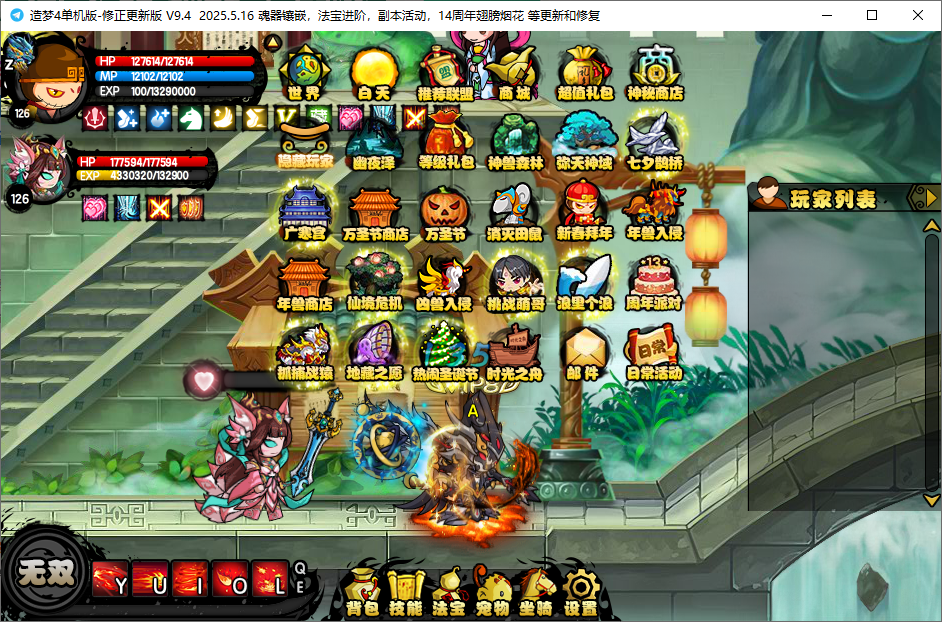Open 日常活动 daily activities
Screen dimensions: 942x622
coord(655,352)
